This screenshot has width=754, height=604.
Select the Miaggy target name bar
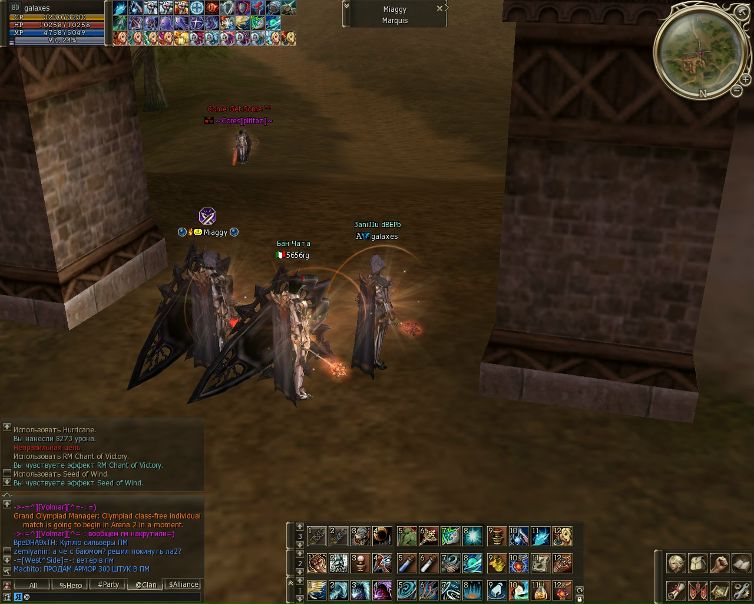pyautogui.click(x=393, y=8)
